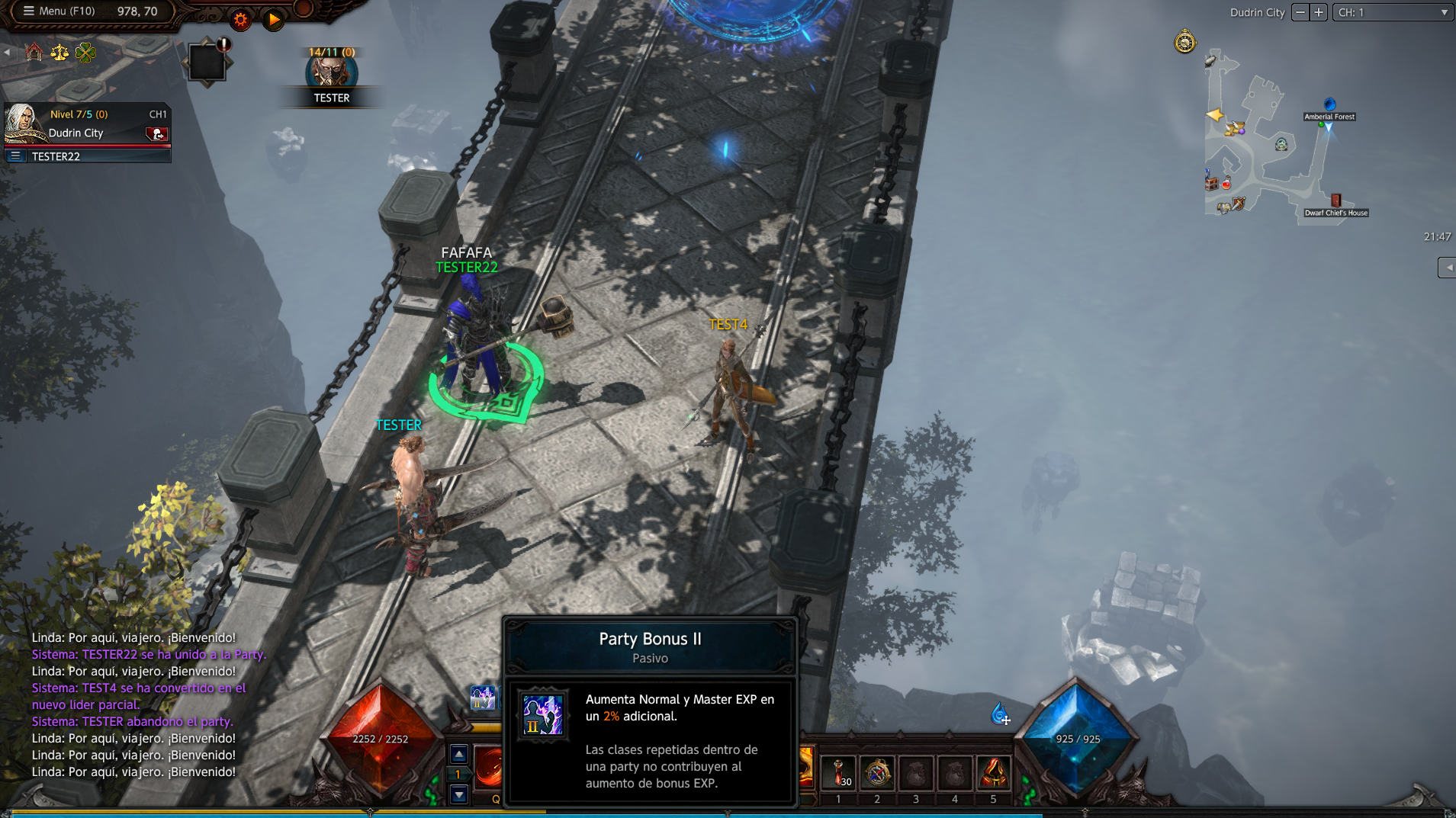Use the red potion in slot 1
The height and width of the screenshot is (818, 1456).
[x=838, y=772]
